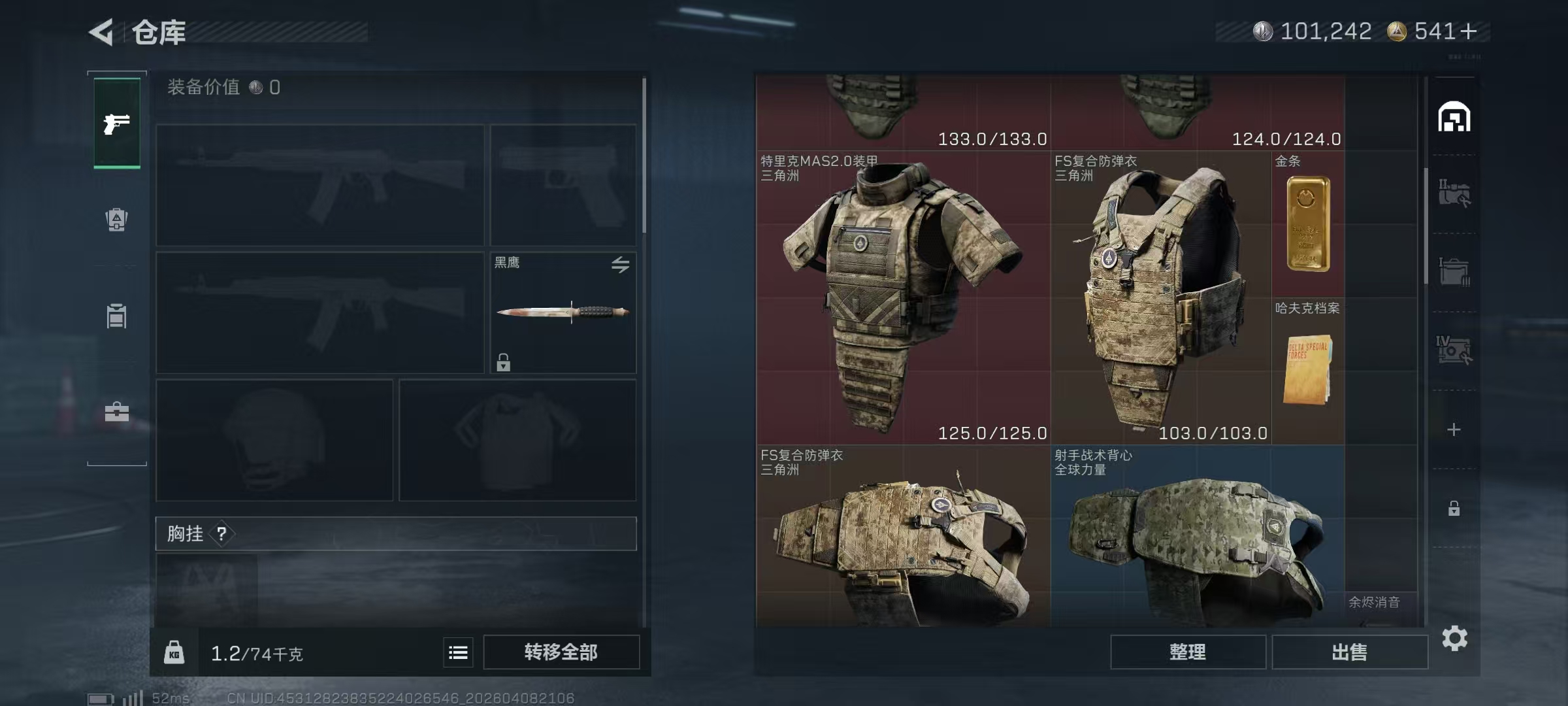
Task: Select the 黑鹰 knife slot
Action: 563,312
